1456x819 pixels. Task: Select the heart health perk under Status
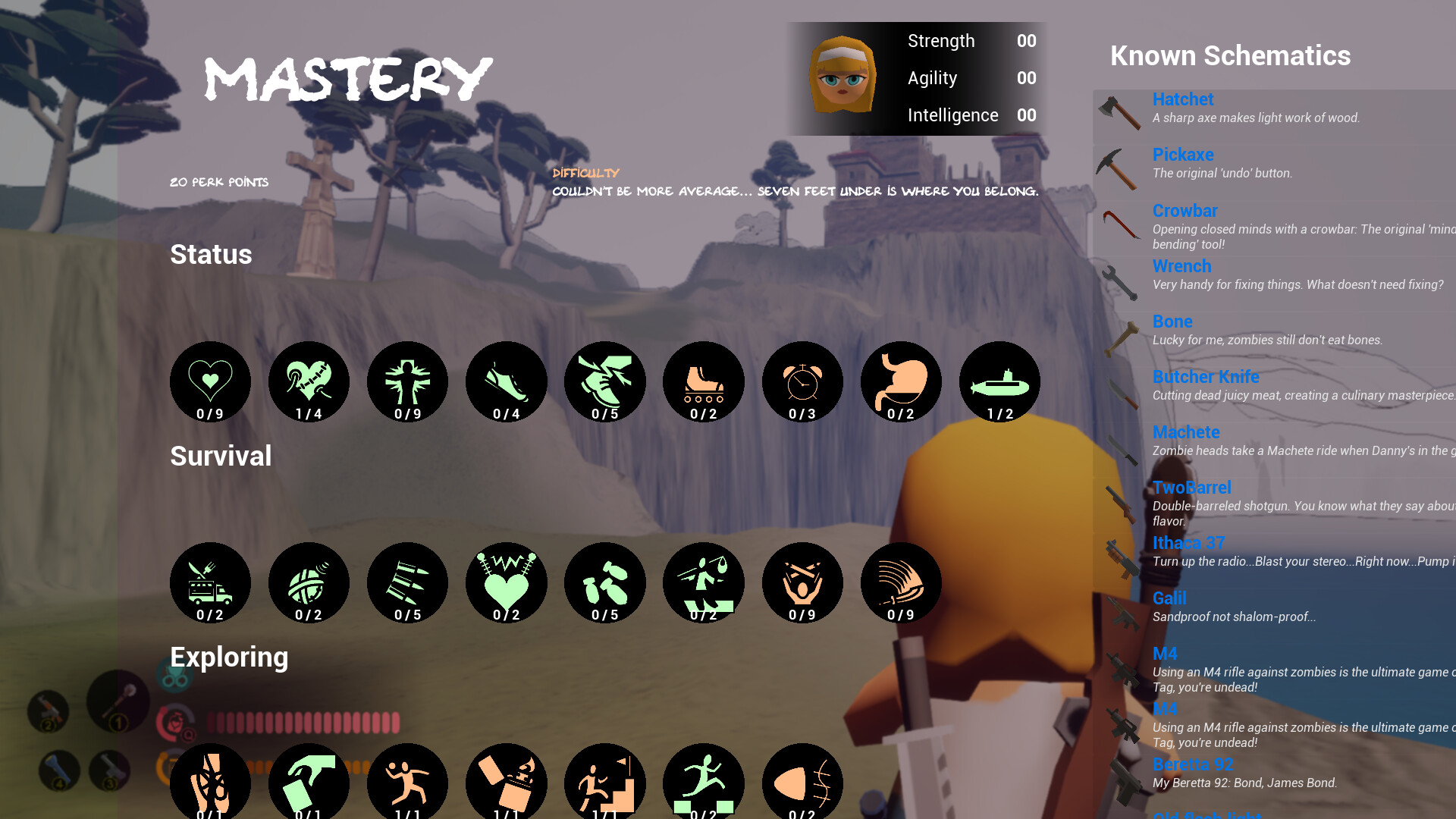pyautogui.click(x=210, y=381)
